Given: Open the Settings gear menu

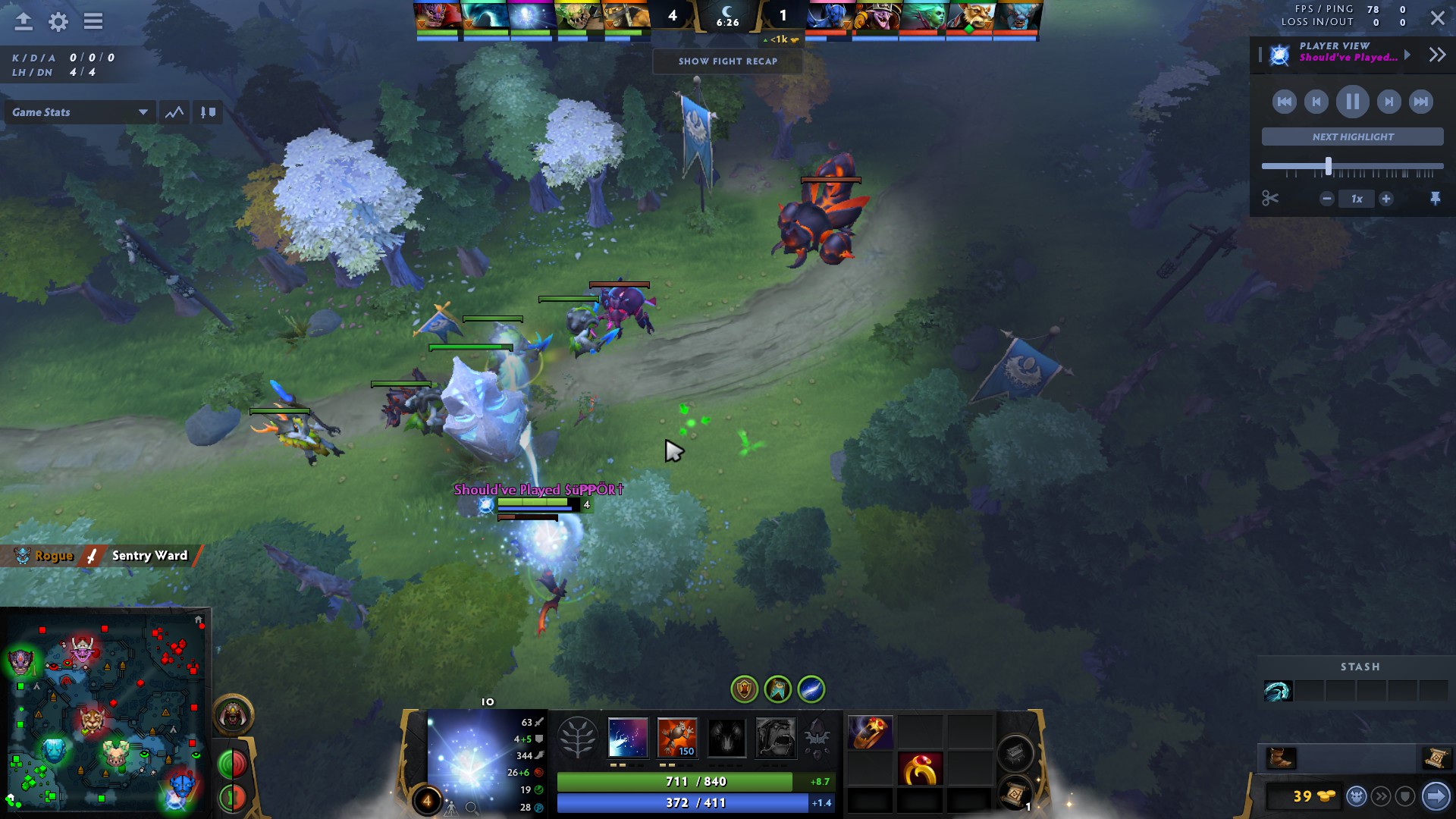Looking at the screenshot, I should pyautogui.click(x=58, y=22).
